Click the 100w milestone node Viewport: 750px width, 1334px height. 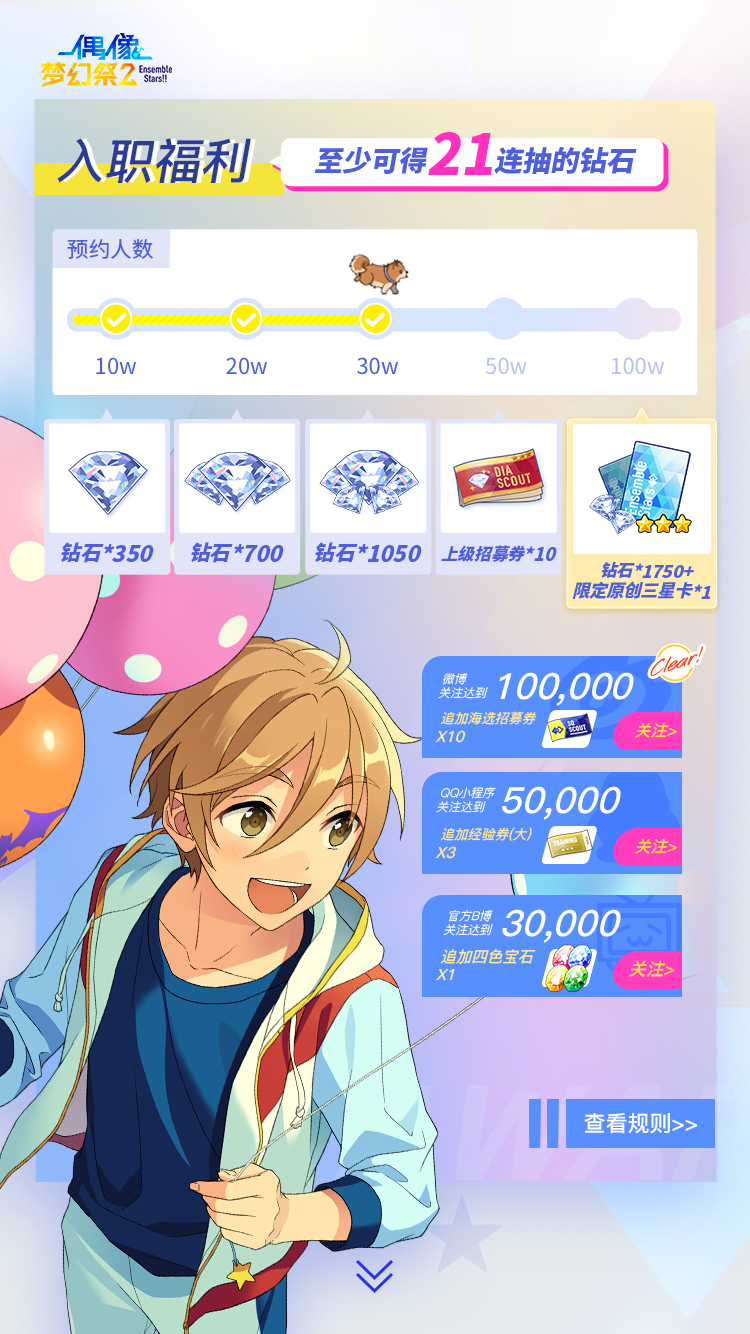coord(634,320)
